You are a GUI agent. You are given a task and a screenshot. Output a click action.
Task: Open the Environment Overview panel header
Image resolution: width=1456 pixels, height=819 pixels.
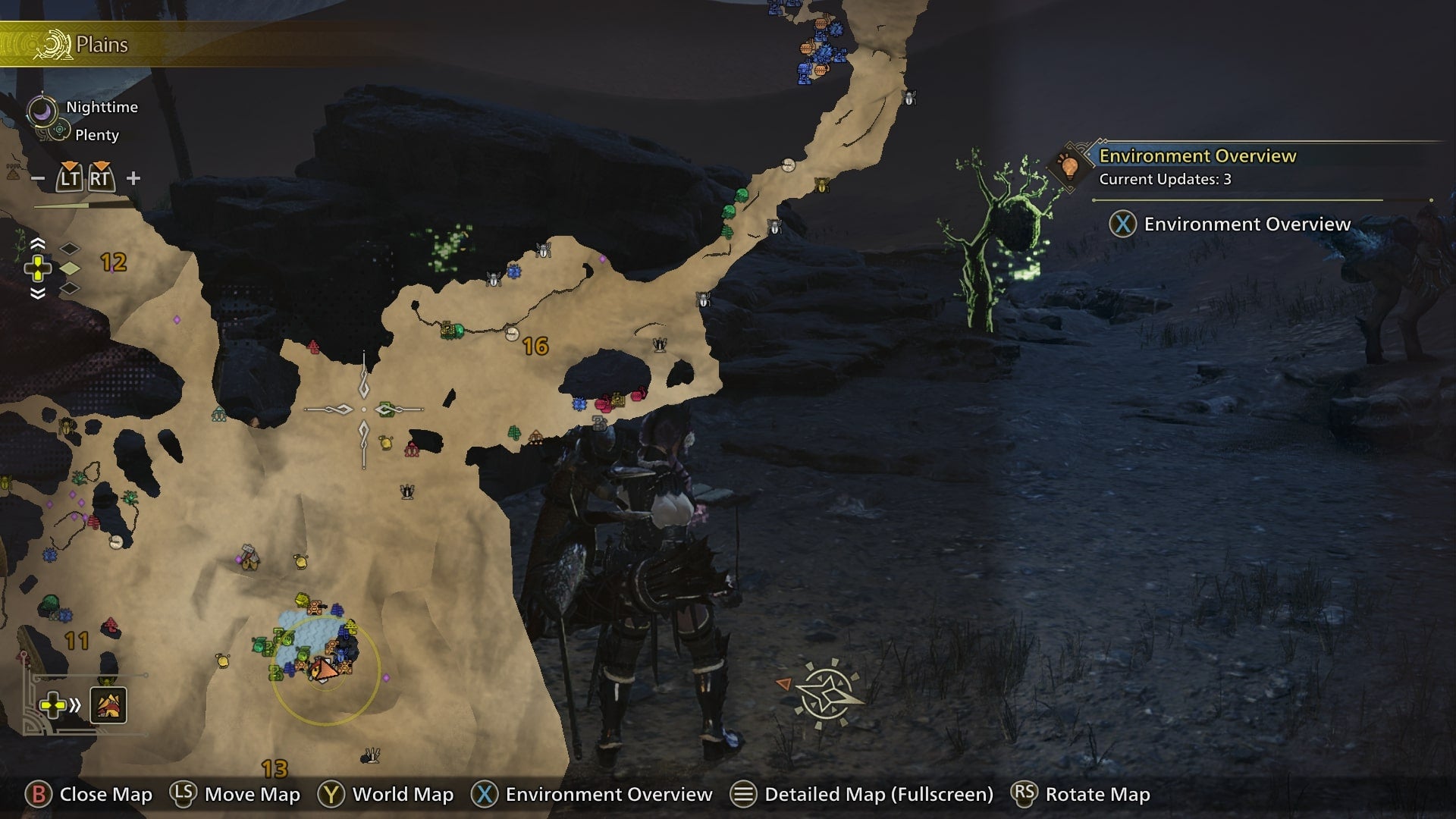point(1197,156)
